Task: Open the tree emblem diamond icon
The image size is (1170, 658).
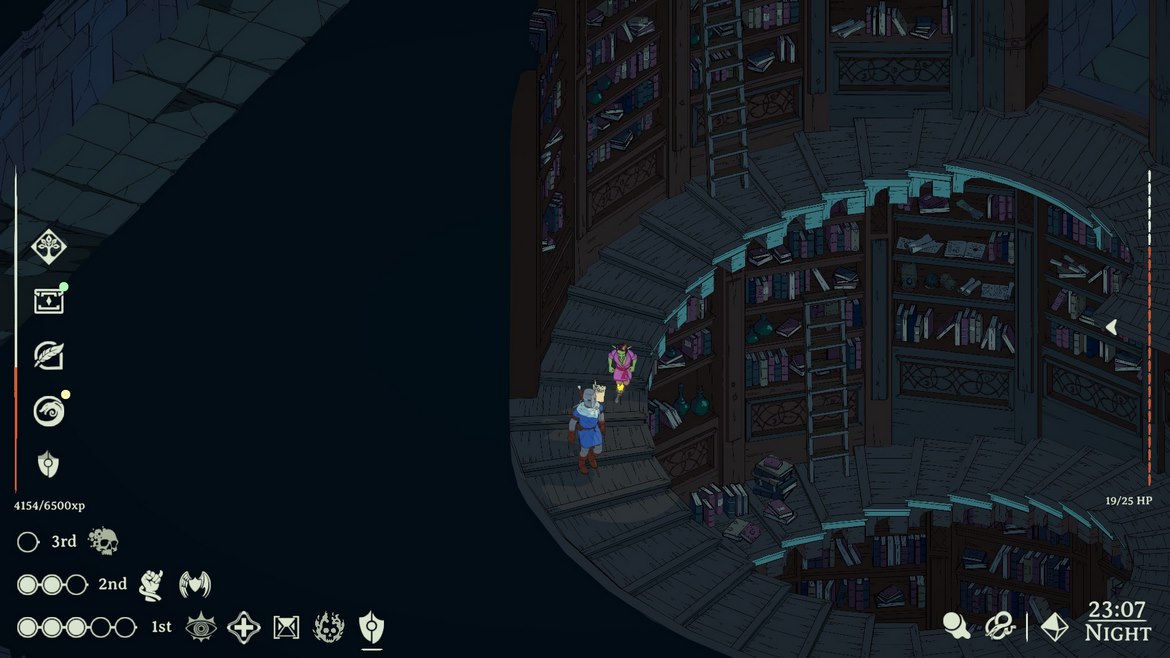Action: pos(48,246)
